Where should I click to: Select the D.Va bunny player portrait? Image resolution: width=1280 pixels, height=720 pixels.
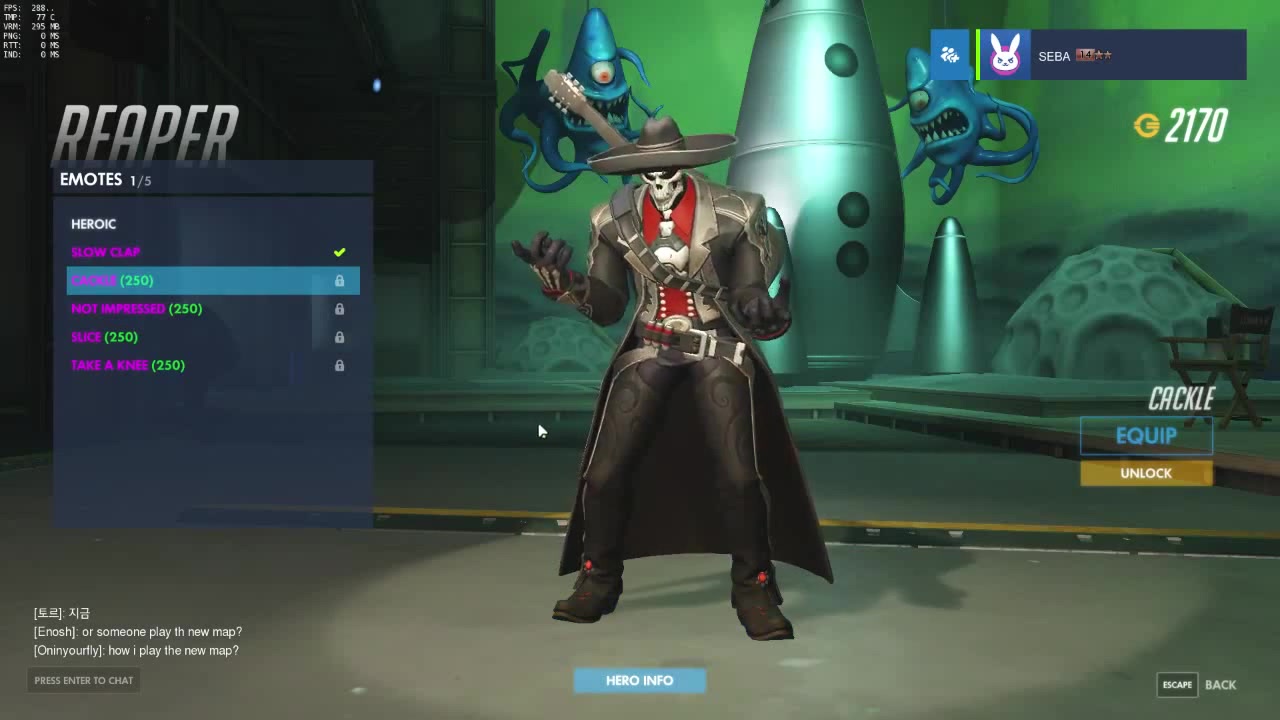pyautogui.click(x=1005, y=55)
